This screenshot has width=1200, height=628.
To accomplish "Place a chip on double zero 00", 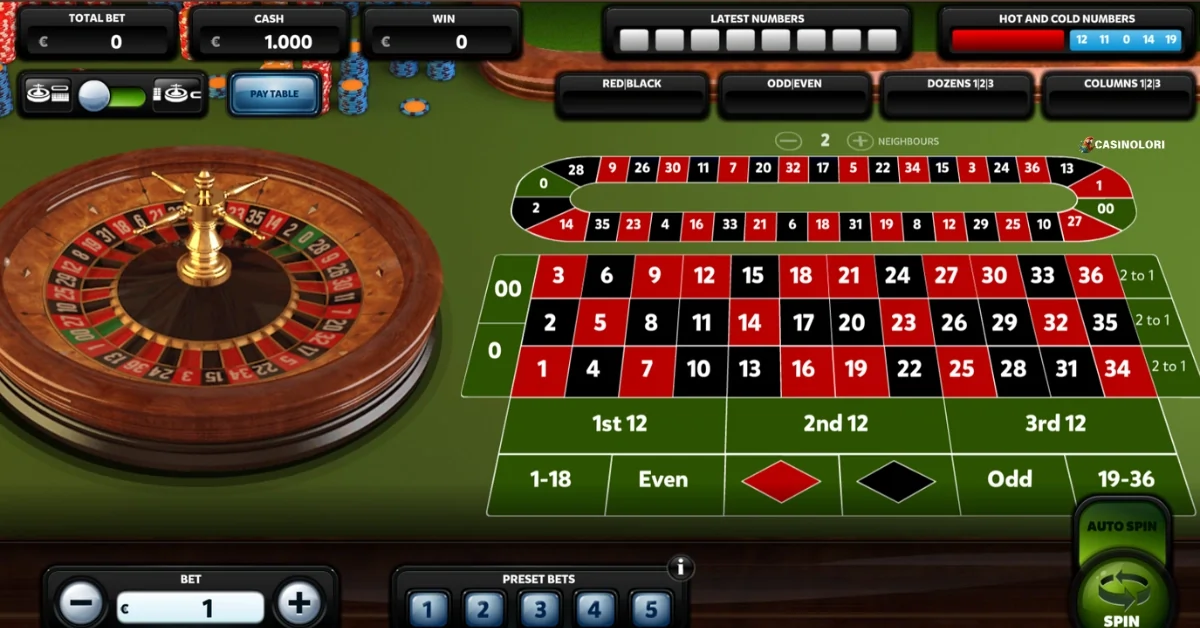I will tap(508, 289).
